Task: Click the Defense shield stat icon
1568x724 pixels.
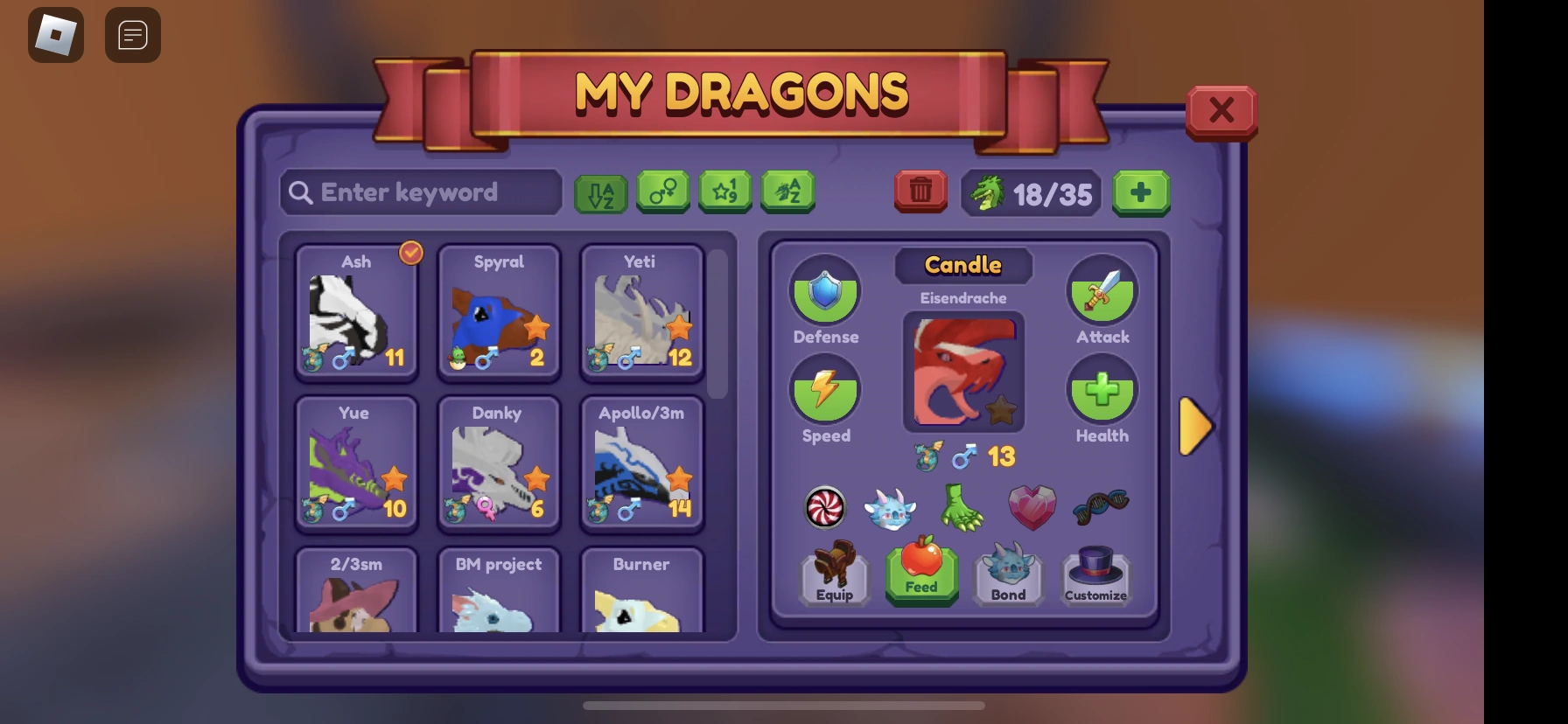Action: [x=825, y=291]
